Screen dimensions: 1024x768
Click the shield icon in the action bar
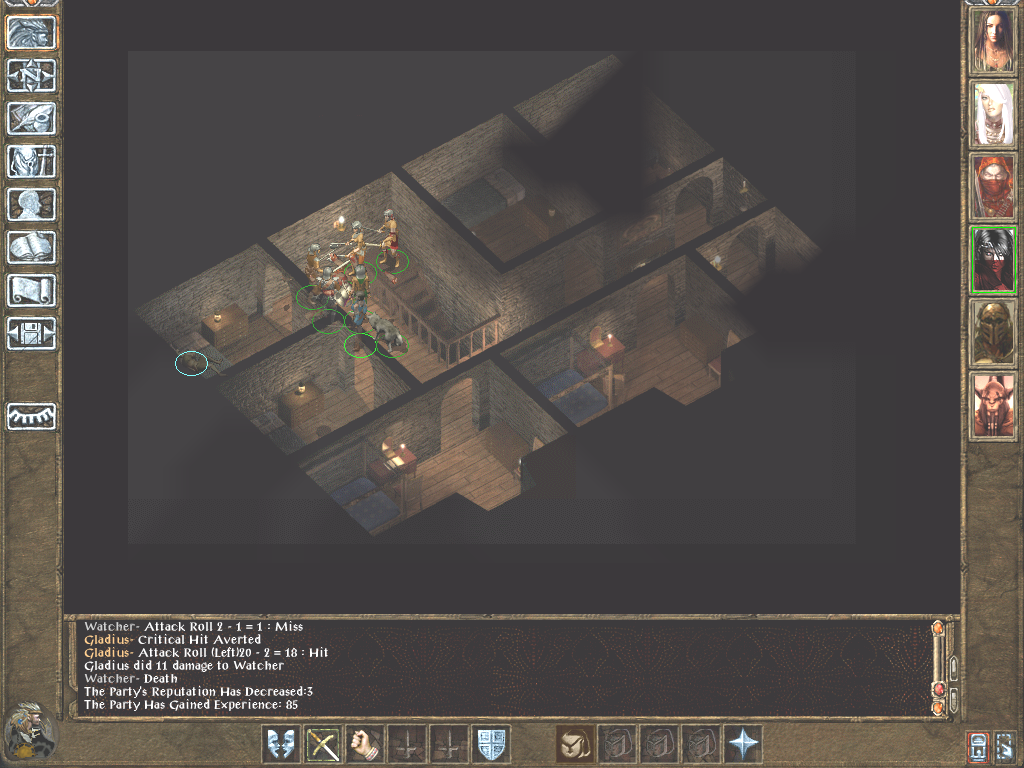tap(491, 744)
